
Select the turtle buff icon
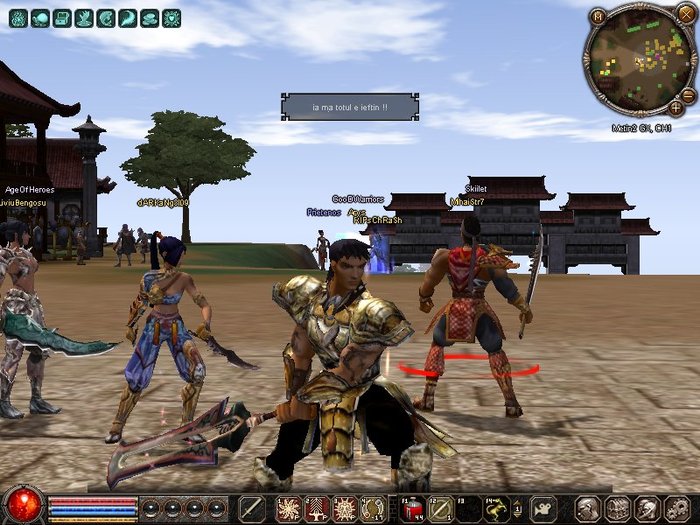point(39,18)
